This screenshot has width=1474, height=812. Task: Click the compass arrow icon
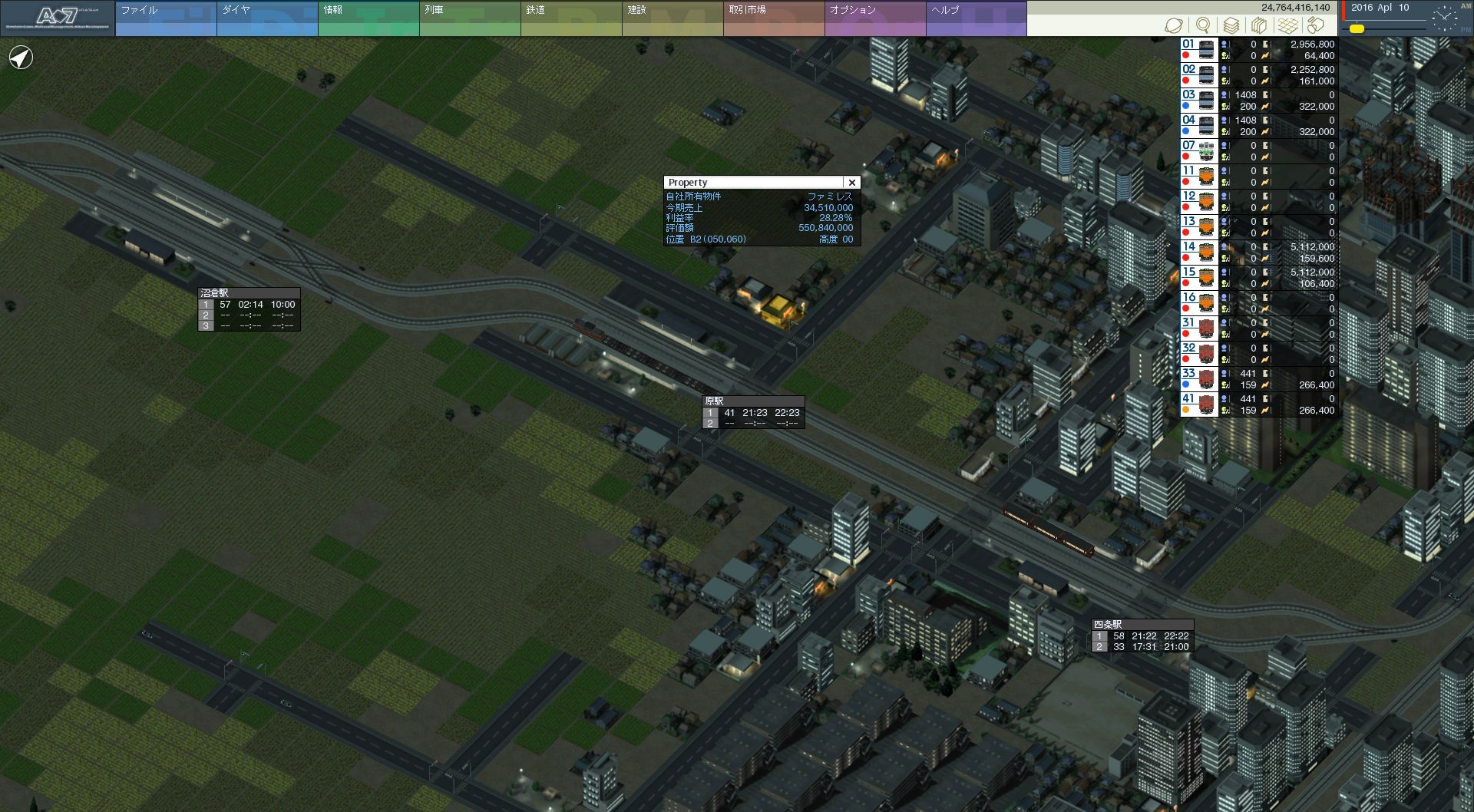(x=21, y=58)
